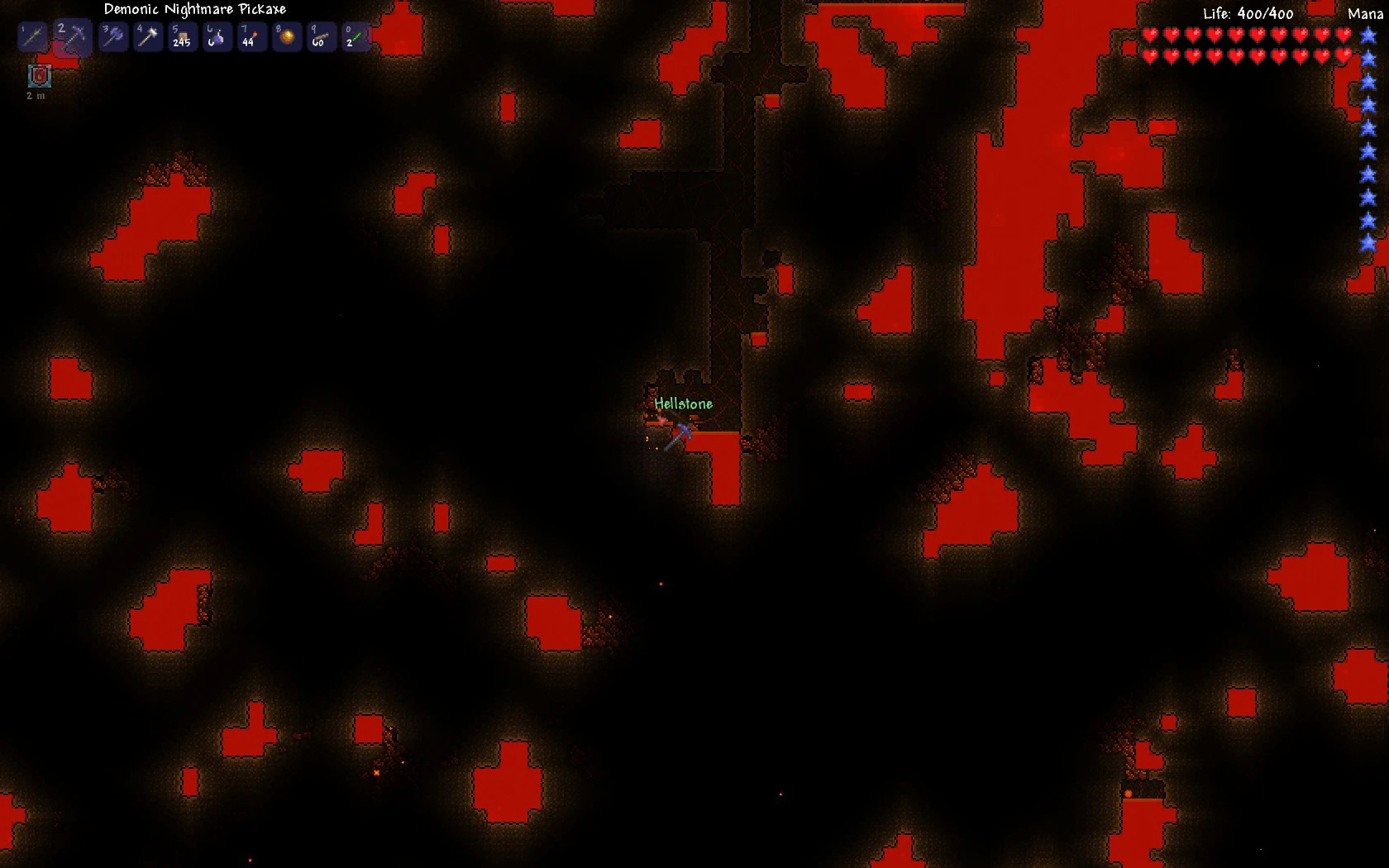Click the Life: 400/400 text

click(x=1247, y=13)
